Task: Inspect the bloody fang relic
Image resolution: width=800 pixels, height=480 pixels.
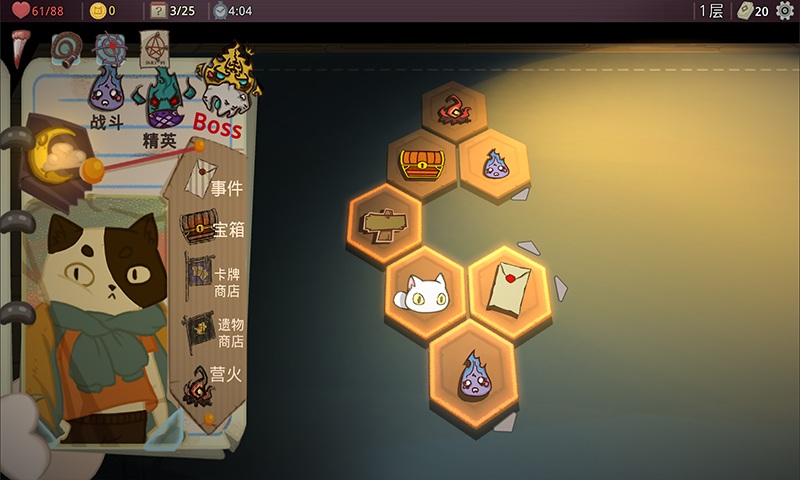Action: pyautogui.click(x=20, y=47)
